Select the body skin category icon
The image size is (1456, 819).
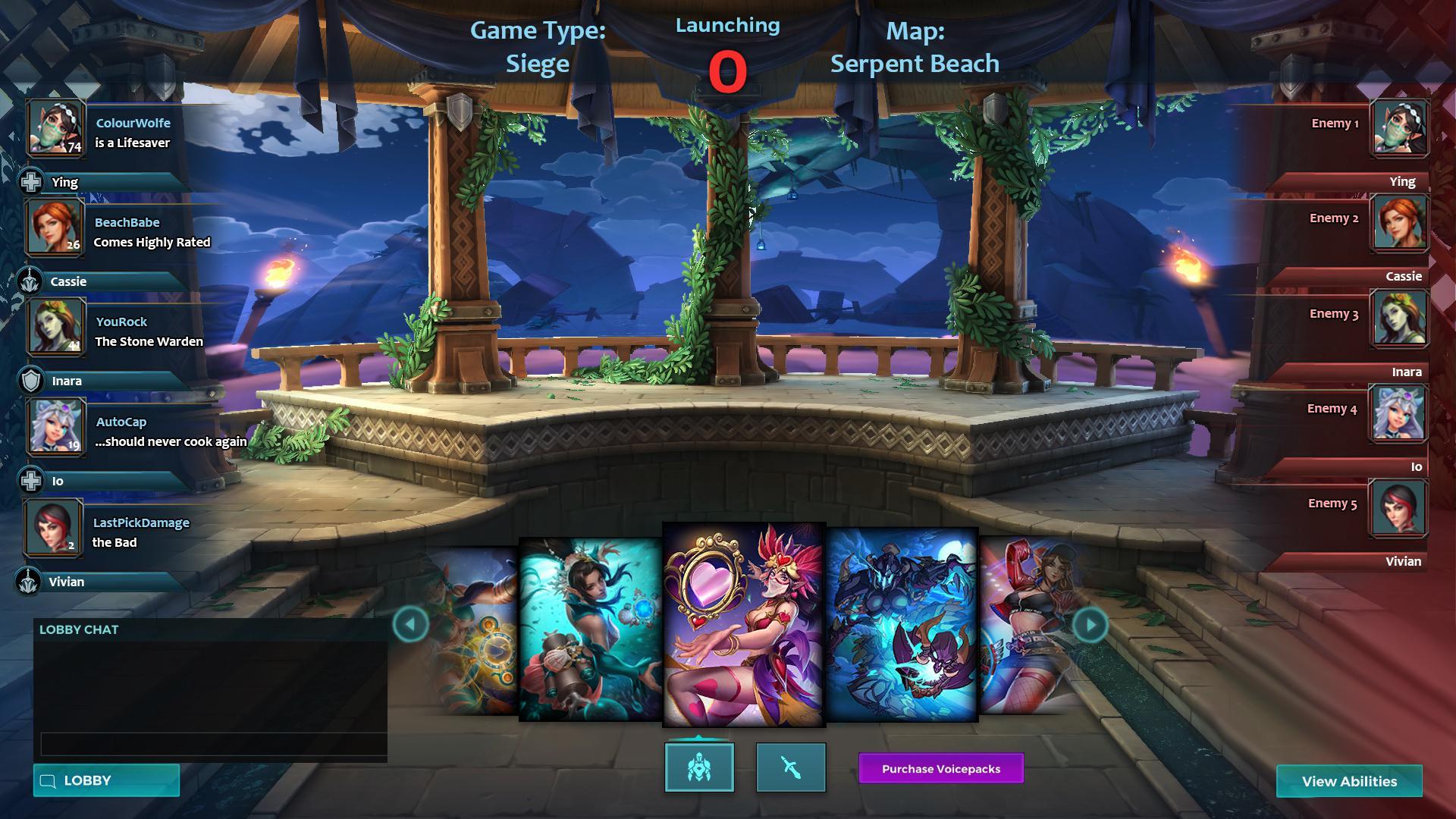698,767
